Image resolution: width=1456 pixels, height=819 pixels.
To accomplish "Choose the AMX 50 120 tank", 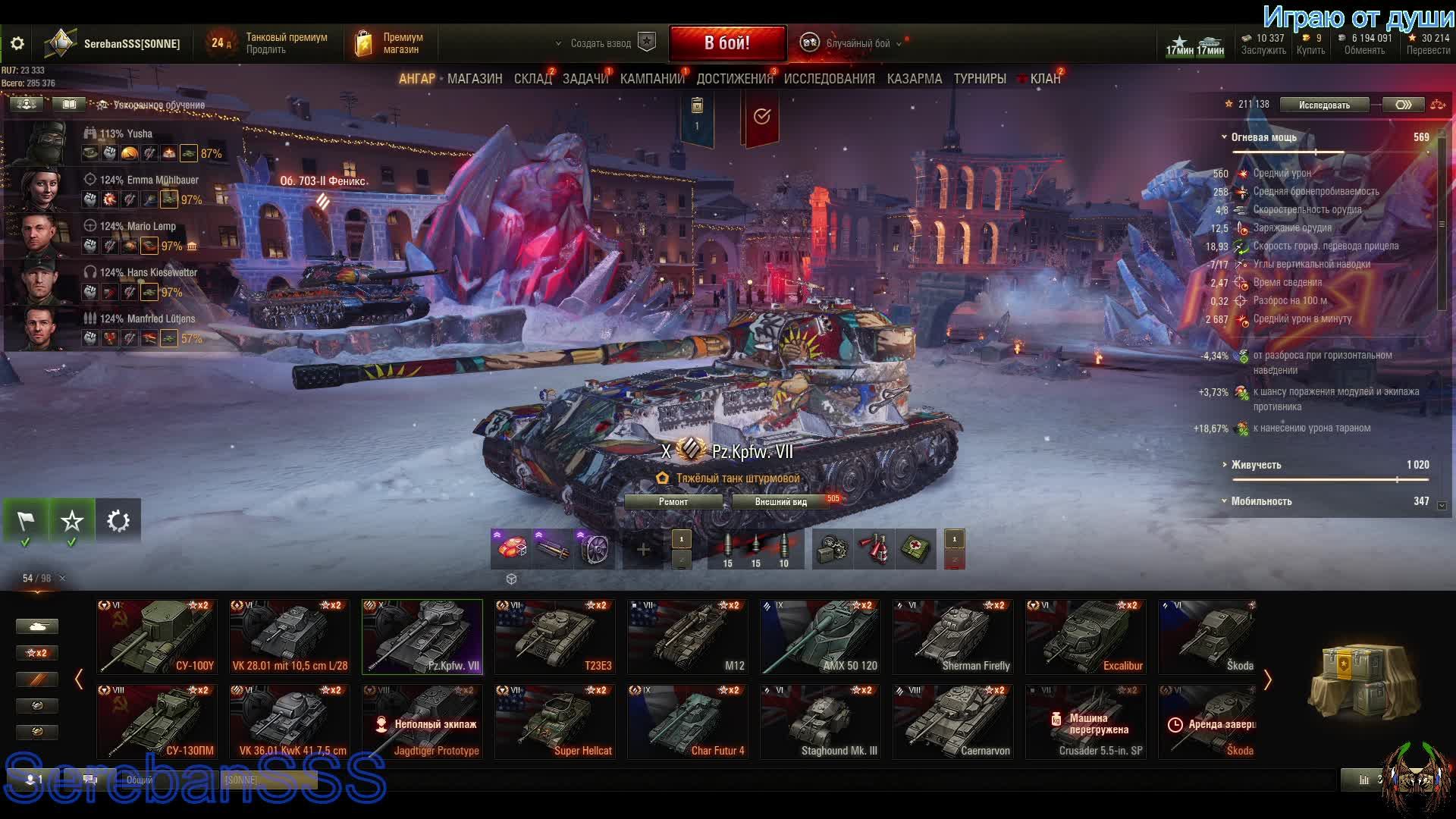I will (x=821, y=637).
